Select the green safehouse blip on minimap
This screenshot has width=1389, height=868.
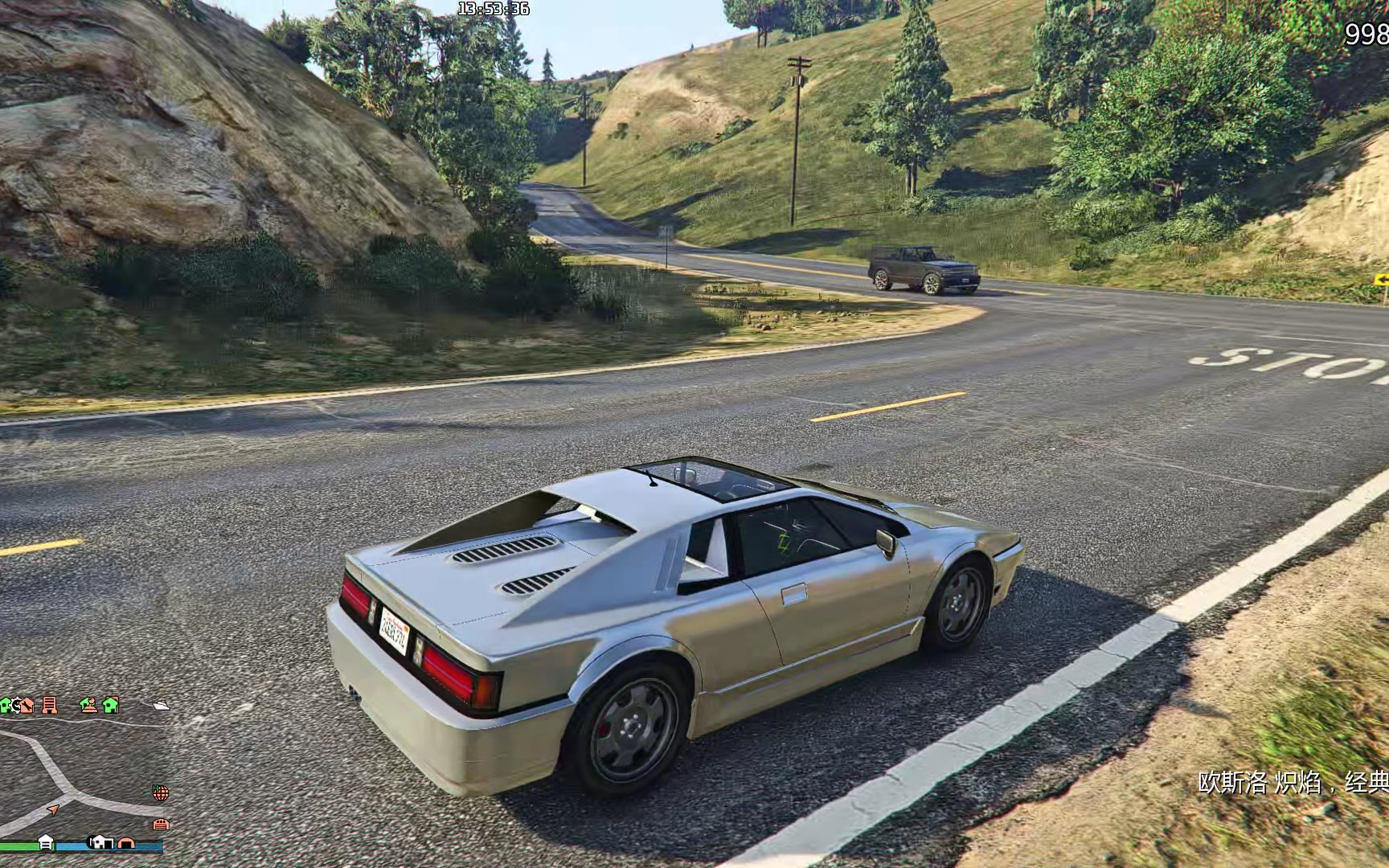(x=111, y=706)
